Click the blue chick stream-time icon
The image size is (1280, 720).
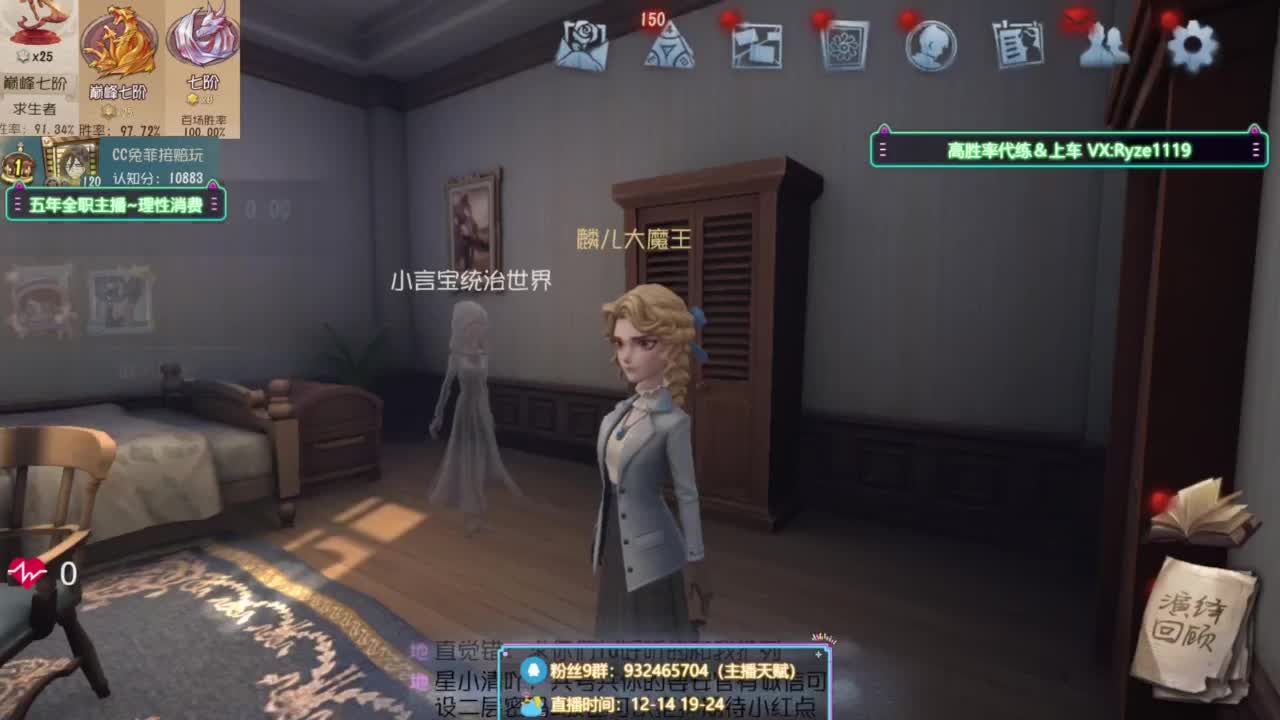tap(534, 703)
